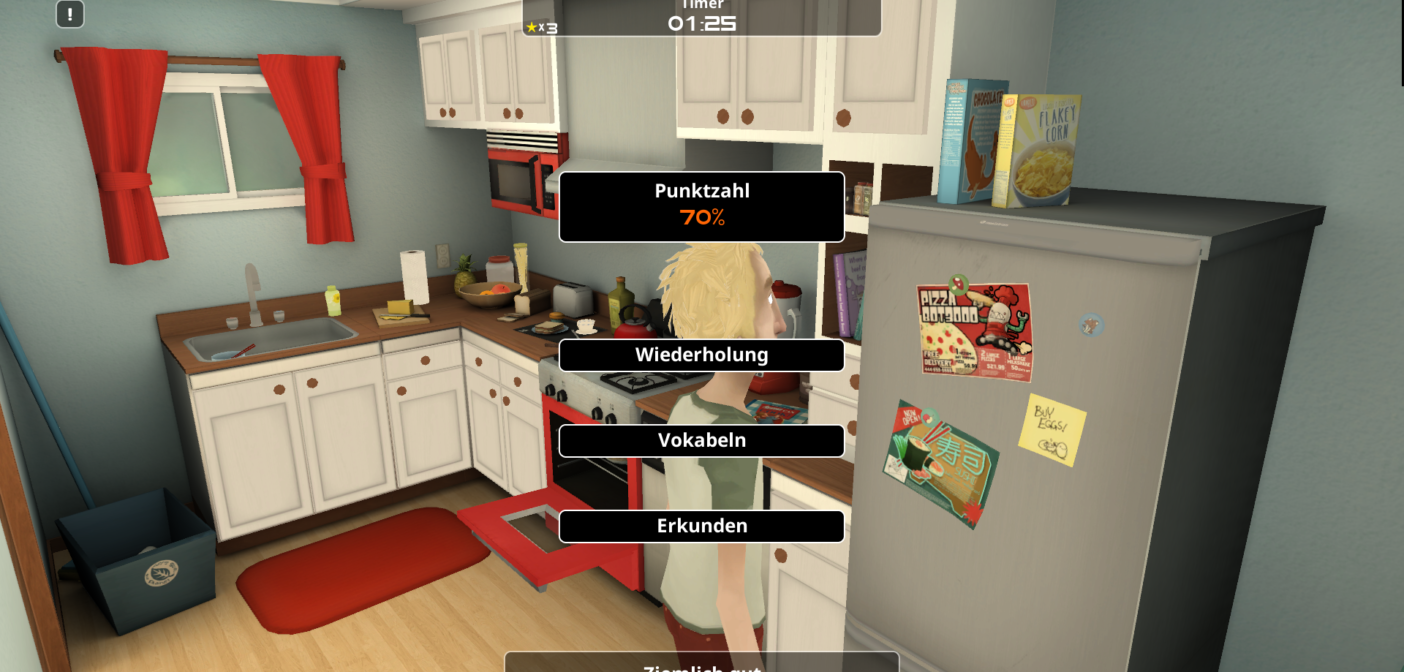This screenshot has height=672, width=1404.
Task: Click the exclamation mark icon
Action: (70, 14)
